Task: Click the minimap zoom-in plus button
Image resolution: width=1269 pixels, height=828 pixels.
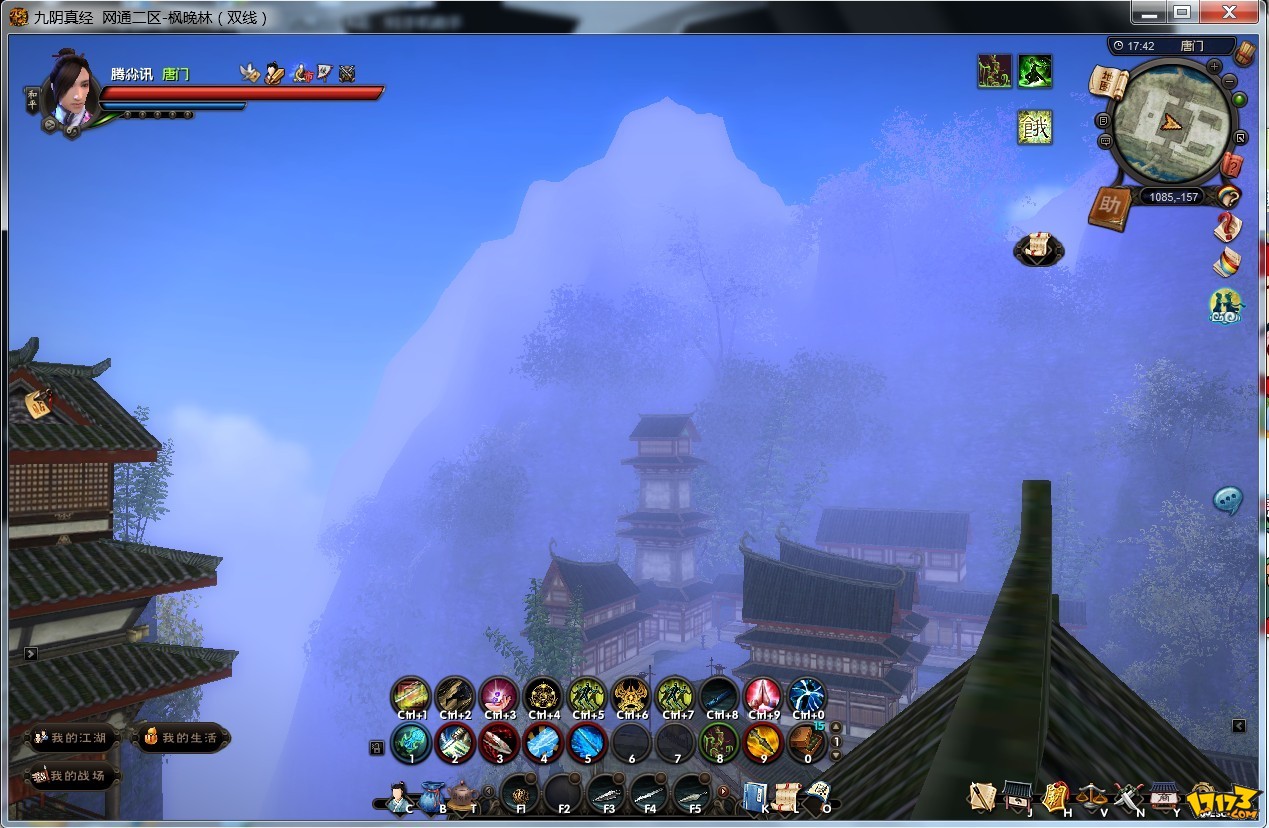Action: click(x=1214, y=66)
